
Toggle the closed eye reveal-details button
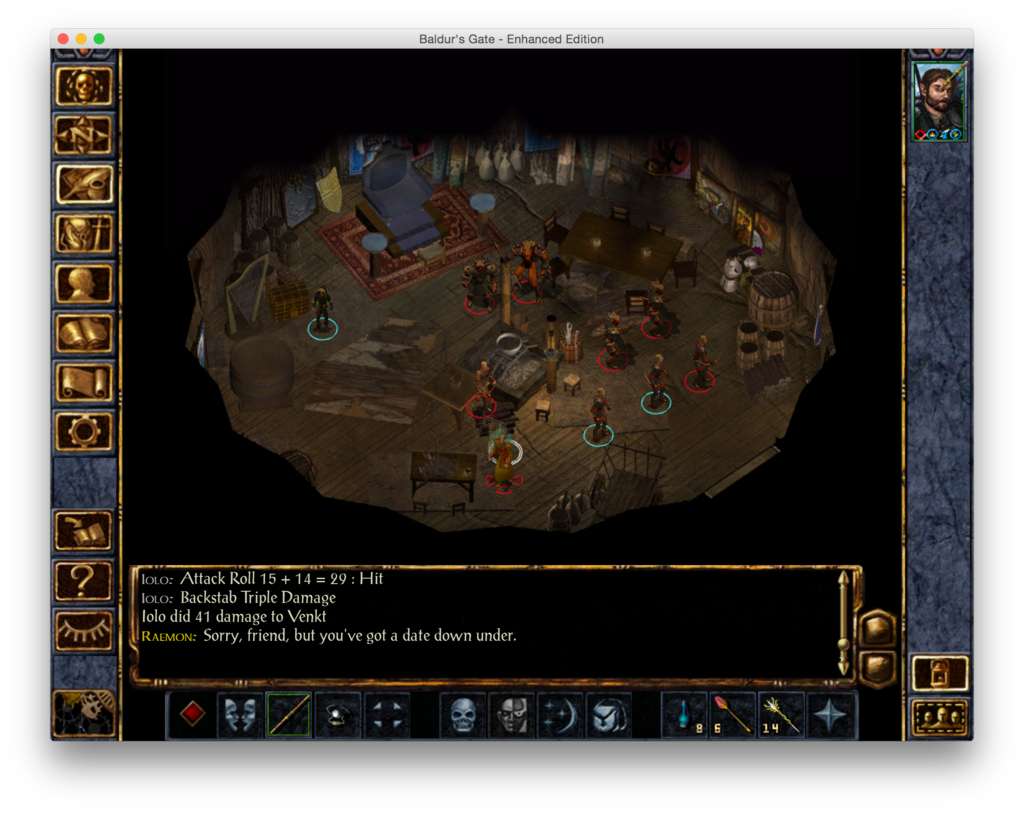point(85,630)
